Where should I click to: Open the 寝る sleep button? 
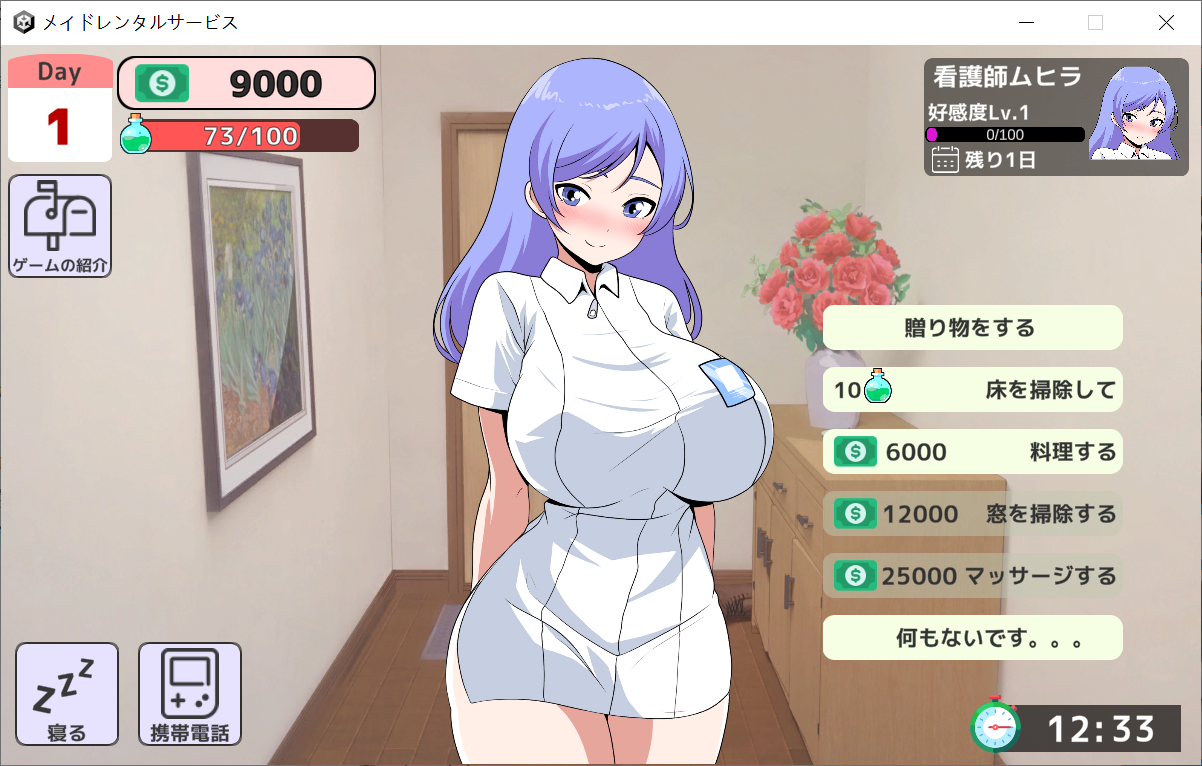coord(67,694)
